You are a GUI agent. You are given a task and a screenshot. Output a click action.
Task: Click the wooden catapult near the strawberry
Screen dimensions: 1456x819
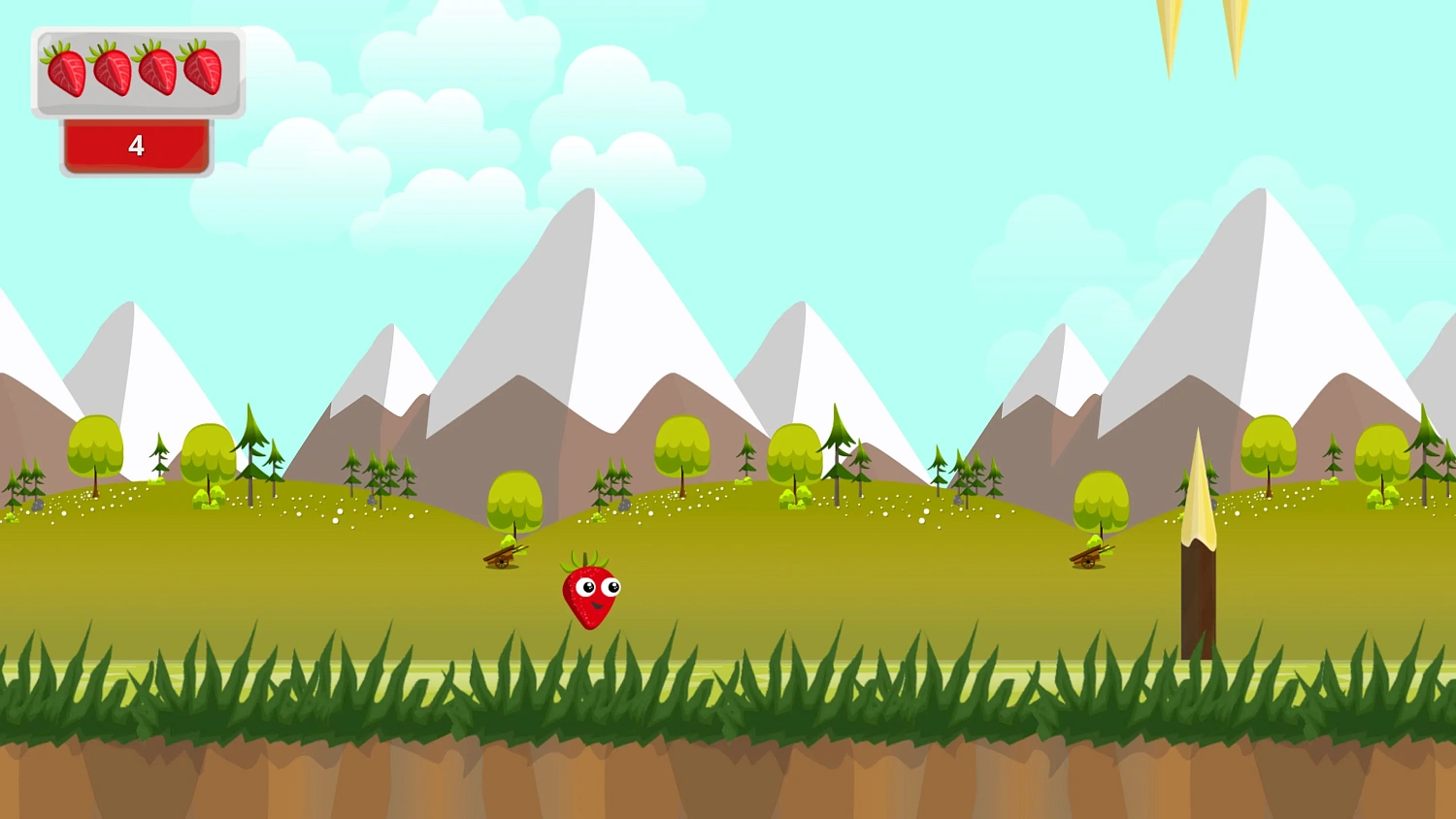(x=505, y=555)
